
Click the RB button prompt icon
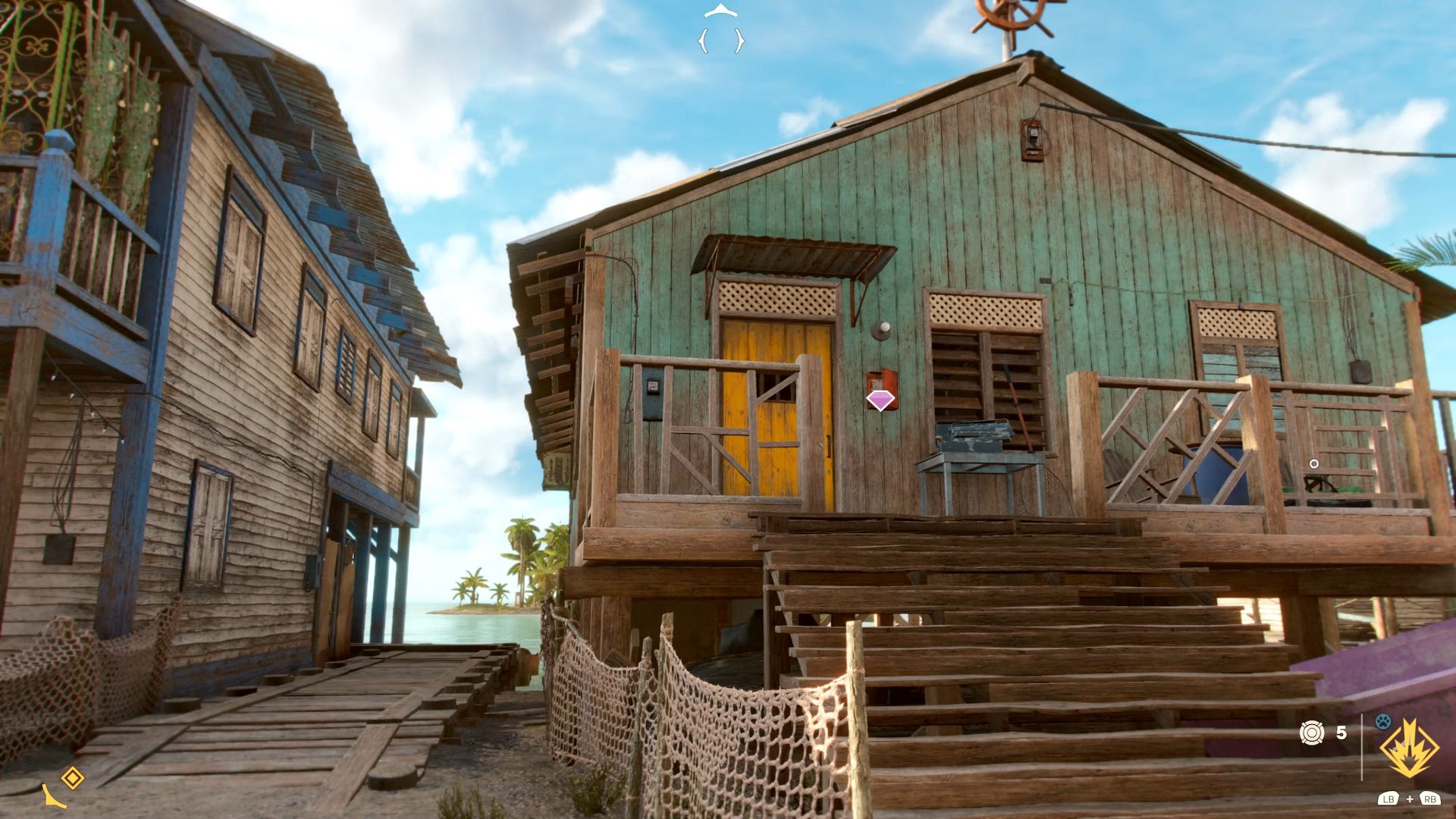tap(1431, 801)
